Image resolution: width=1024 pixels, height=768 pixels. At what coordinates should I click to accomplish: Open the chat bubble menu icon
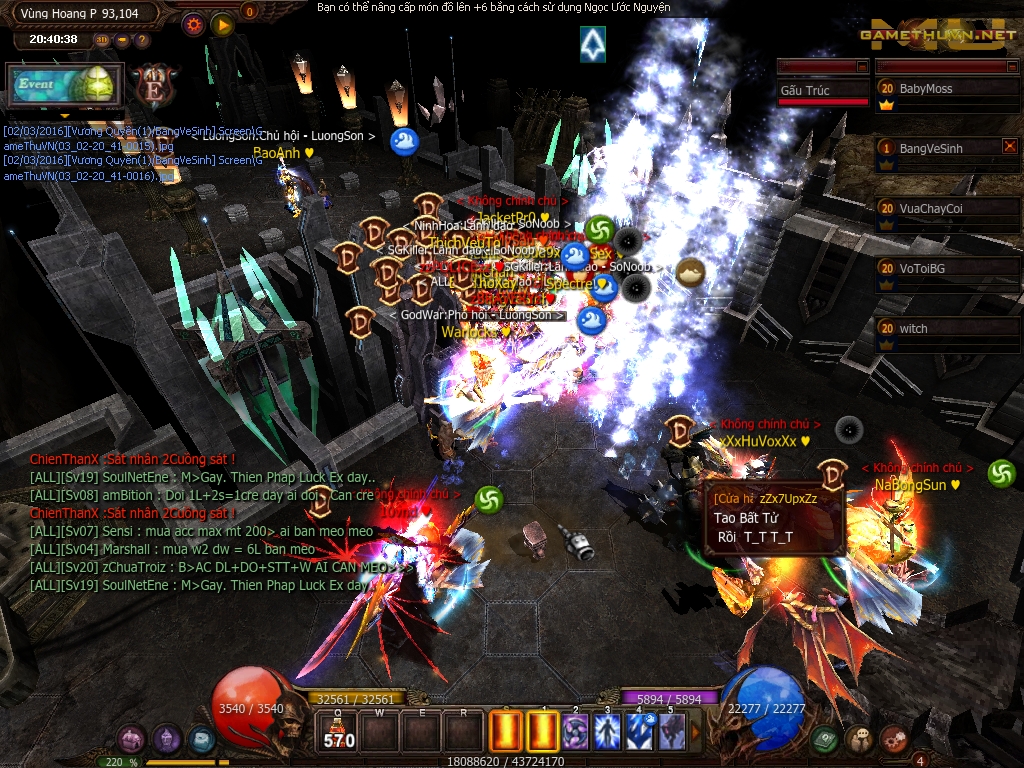[x=860, y=739]
